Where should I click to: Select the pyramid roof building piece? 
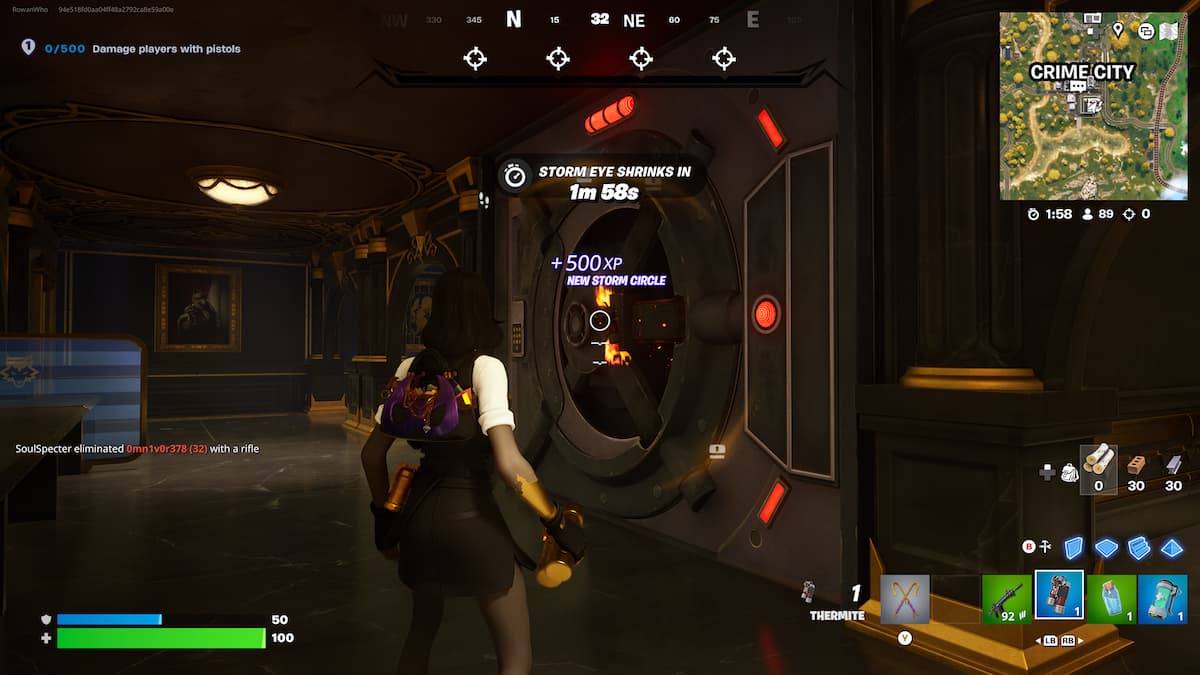coord(1172,548)
